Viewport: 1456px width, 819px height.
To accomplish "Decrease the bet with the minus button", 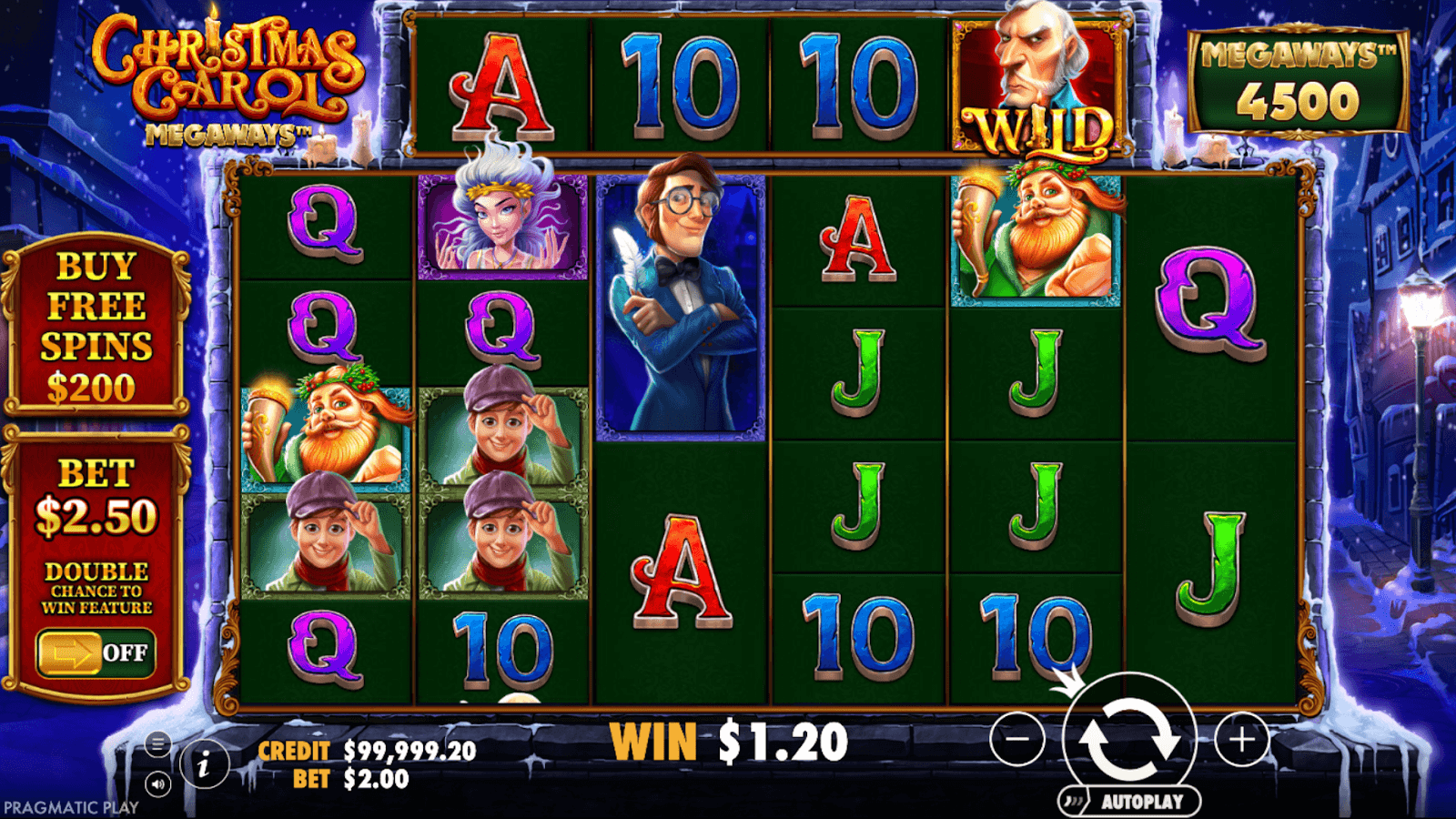I will (1017, 739).
